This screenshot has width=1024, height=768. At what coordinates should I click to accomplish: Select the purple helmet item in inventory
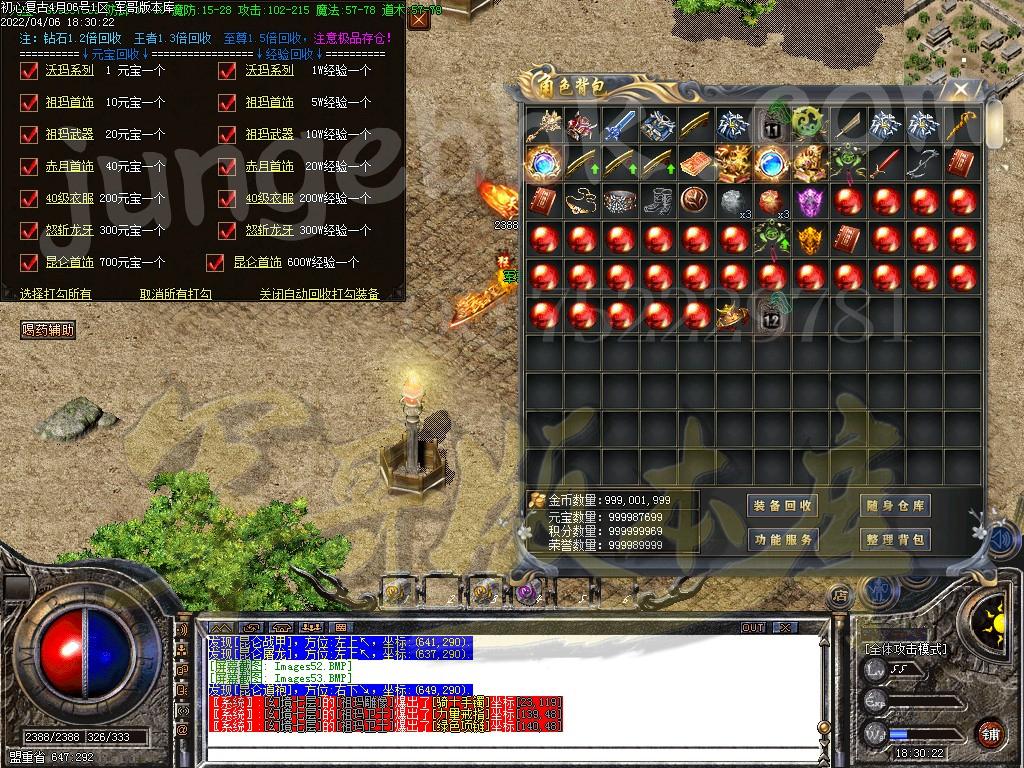tap(810, 201)
